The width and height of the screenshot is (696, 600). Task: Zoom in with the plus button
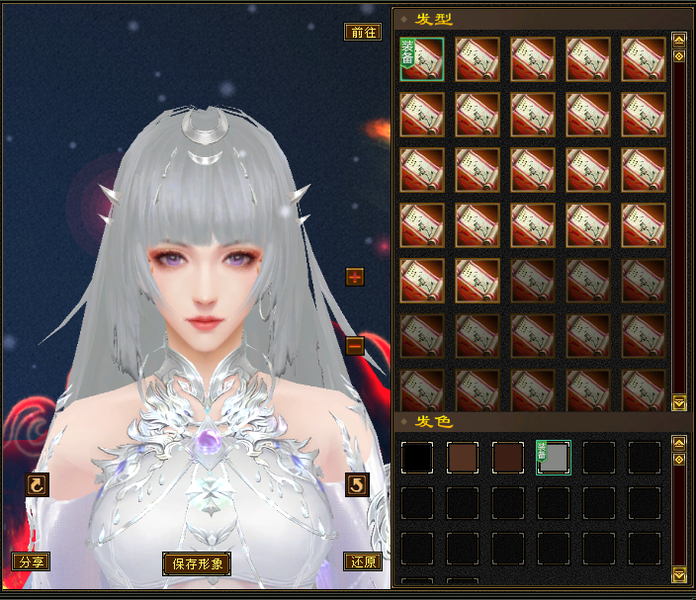pos(355,276)
